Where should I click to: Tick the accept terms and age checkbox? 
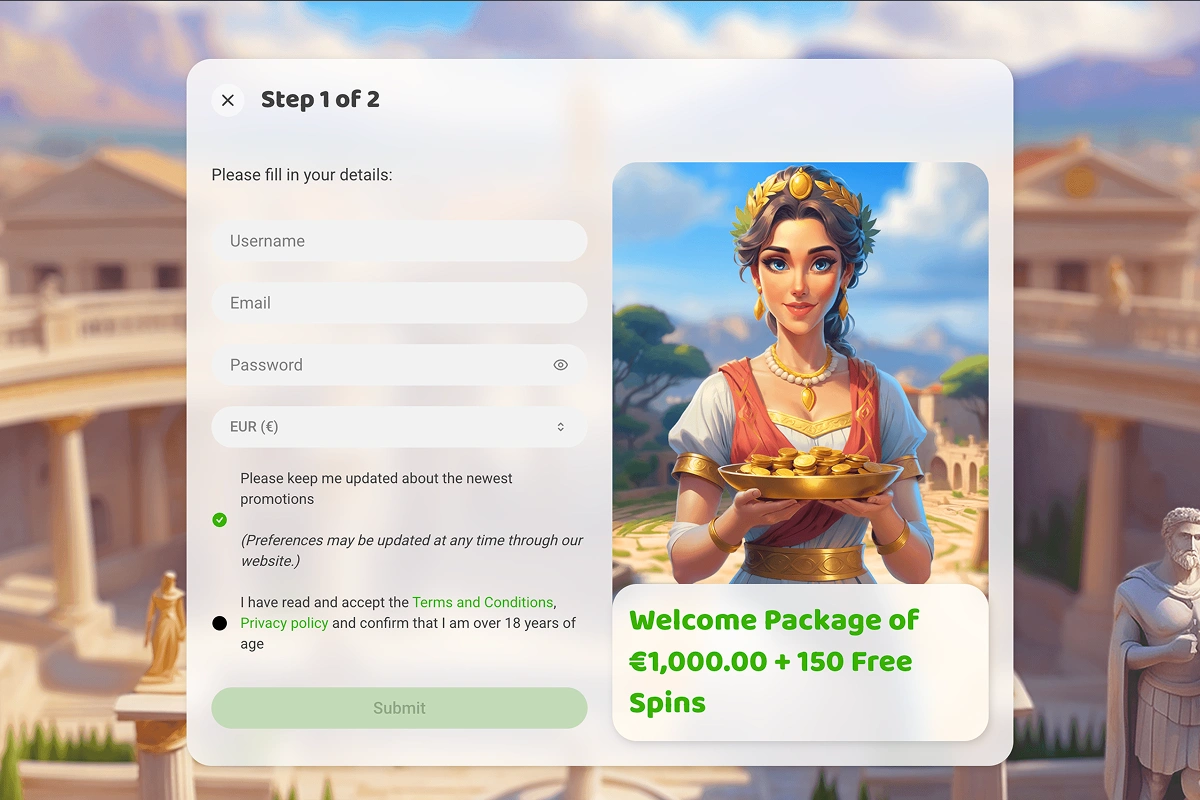click(220, 623)
